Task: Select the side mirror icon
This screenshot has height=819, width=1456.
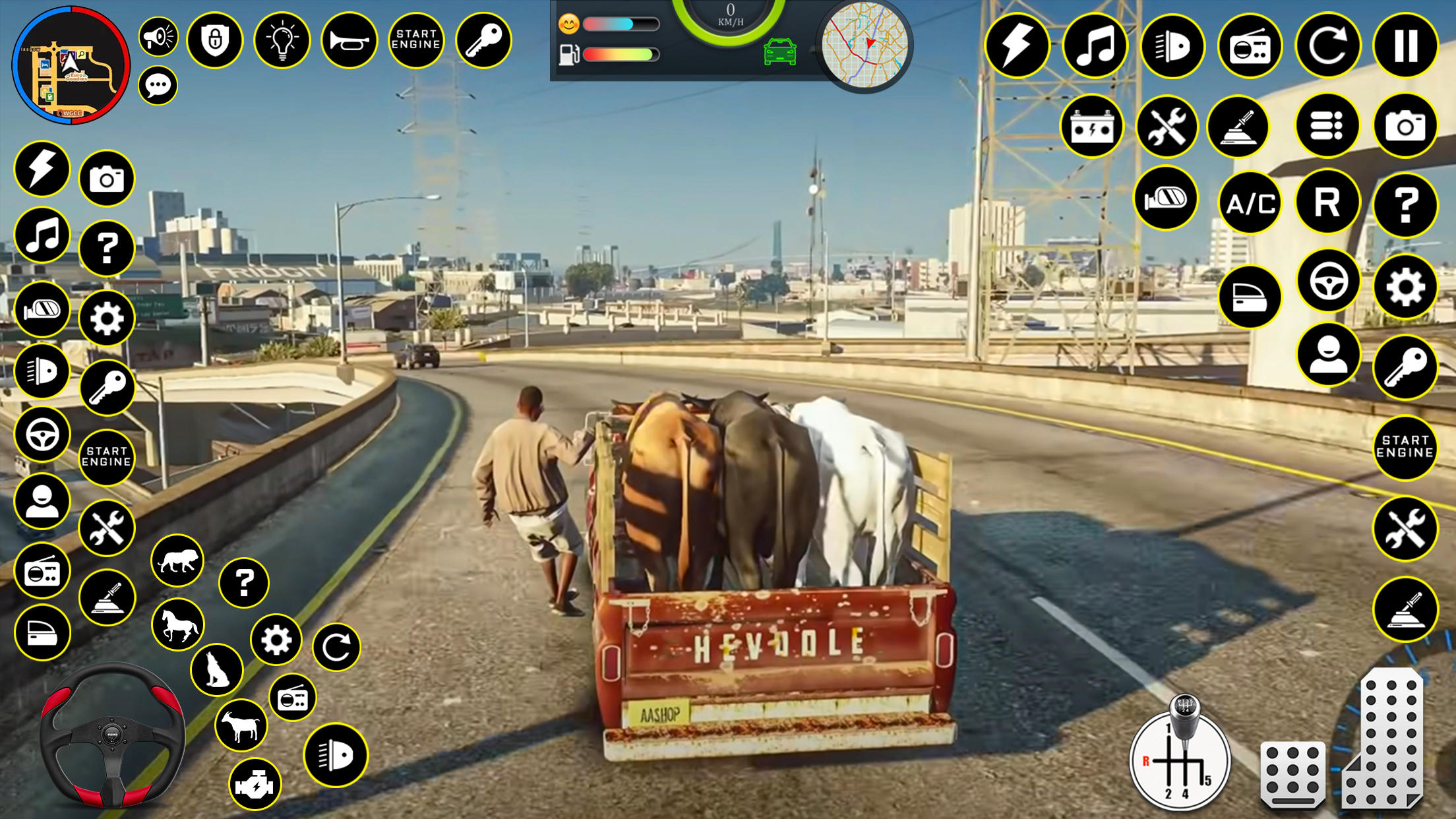Action: click(x=1165, y=198)
